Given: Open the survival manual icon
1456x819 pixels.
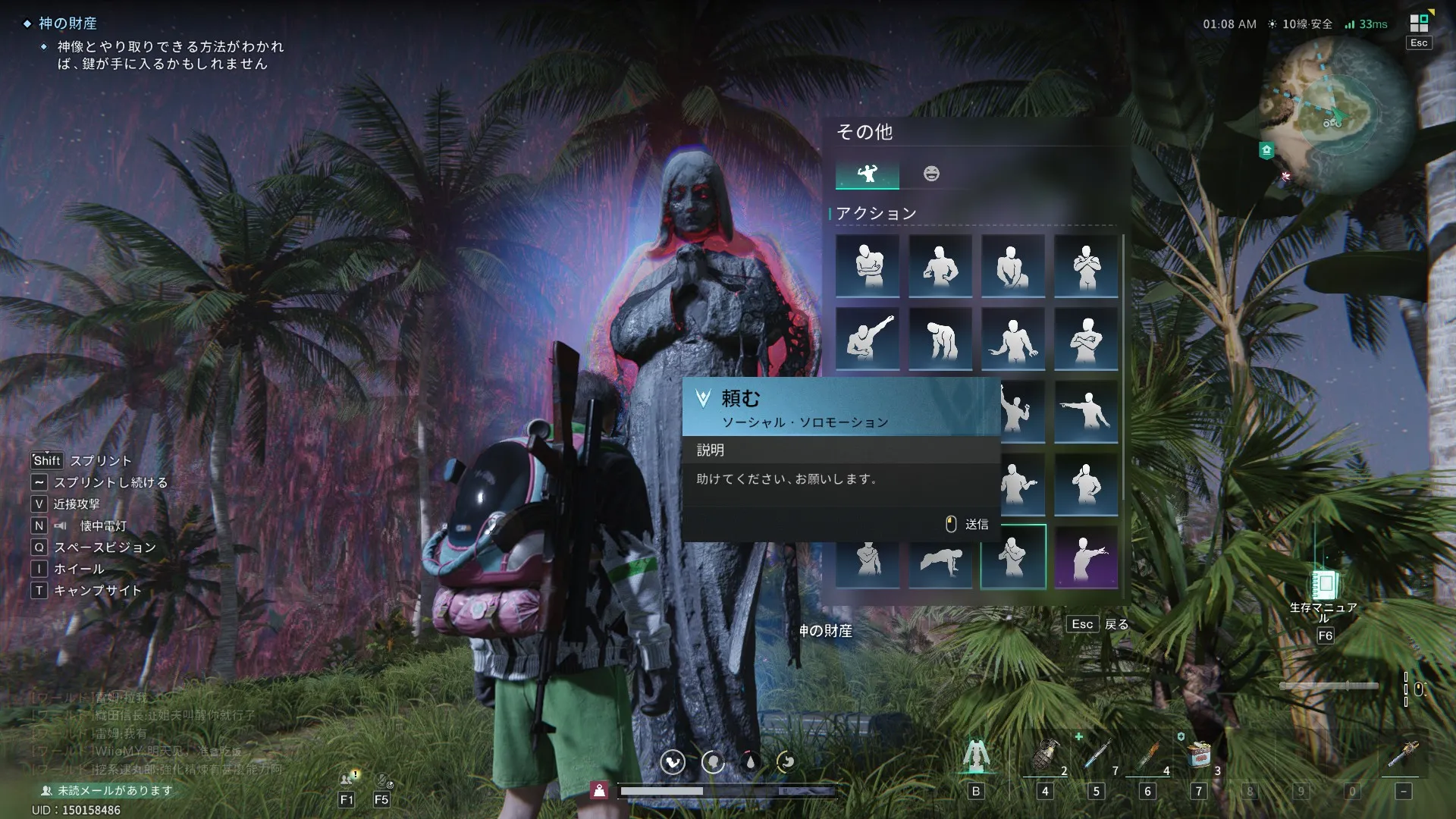Looking at the screenshot, I should [1324, 585].
